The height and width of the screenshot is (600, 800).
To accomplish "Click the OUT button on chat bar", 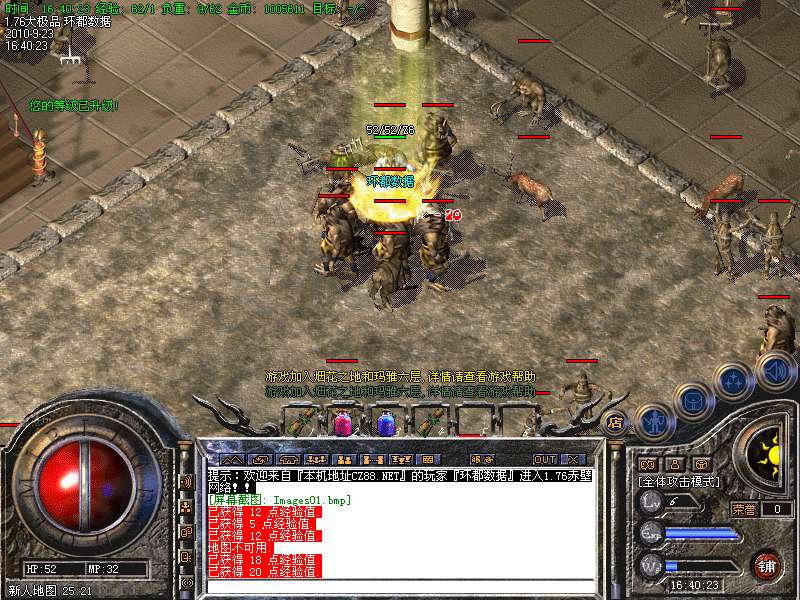I will click(x=544, y=460).
